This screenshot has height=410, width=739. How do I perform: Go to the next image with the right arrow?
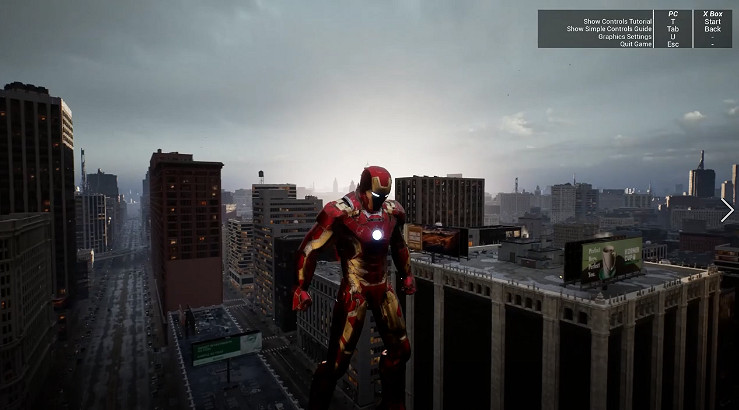coord(727,210)
